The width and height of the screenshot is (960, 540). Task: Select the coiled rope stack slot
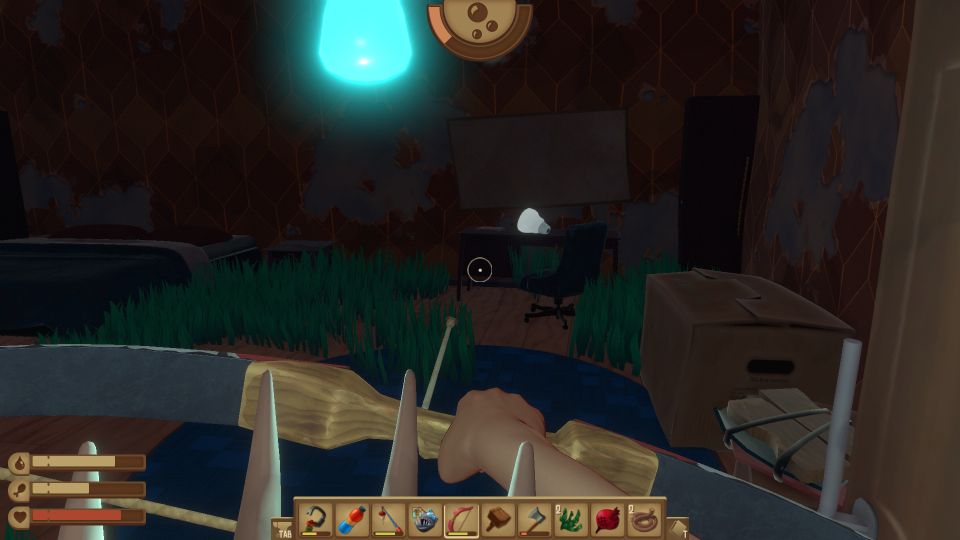click(644, 519)
